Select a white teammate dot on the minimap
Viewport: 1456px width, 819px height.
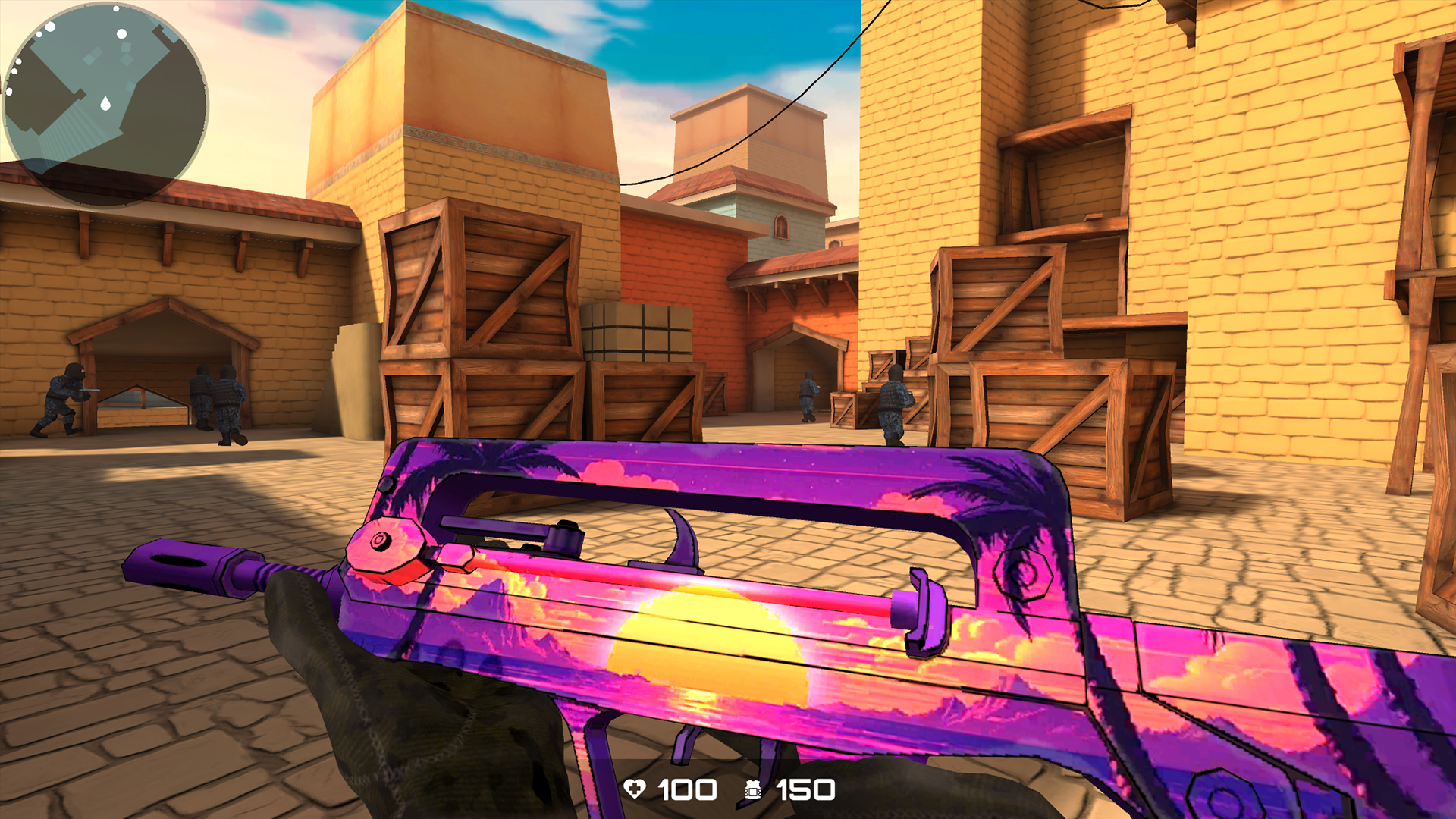click(121, 33)
